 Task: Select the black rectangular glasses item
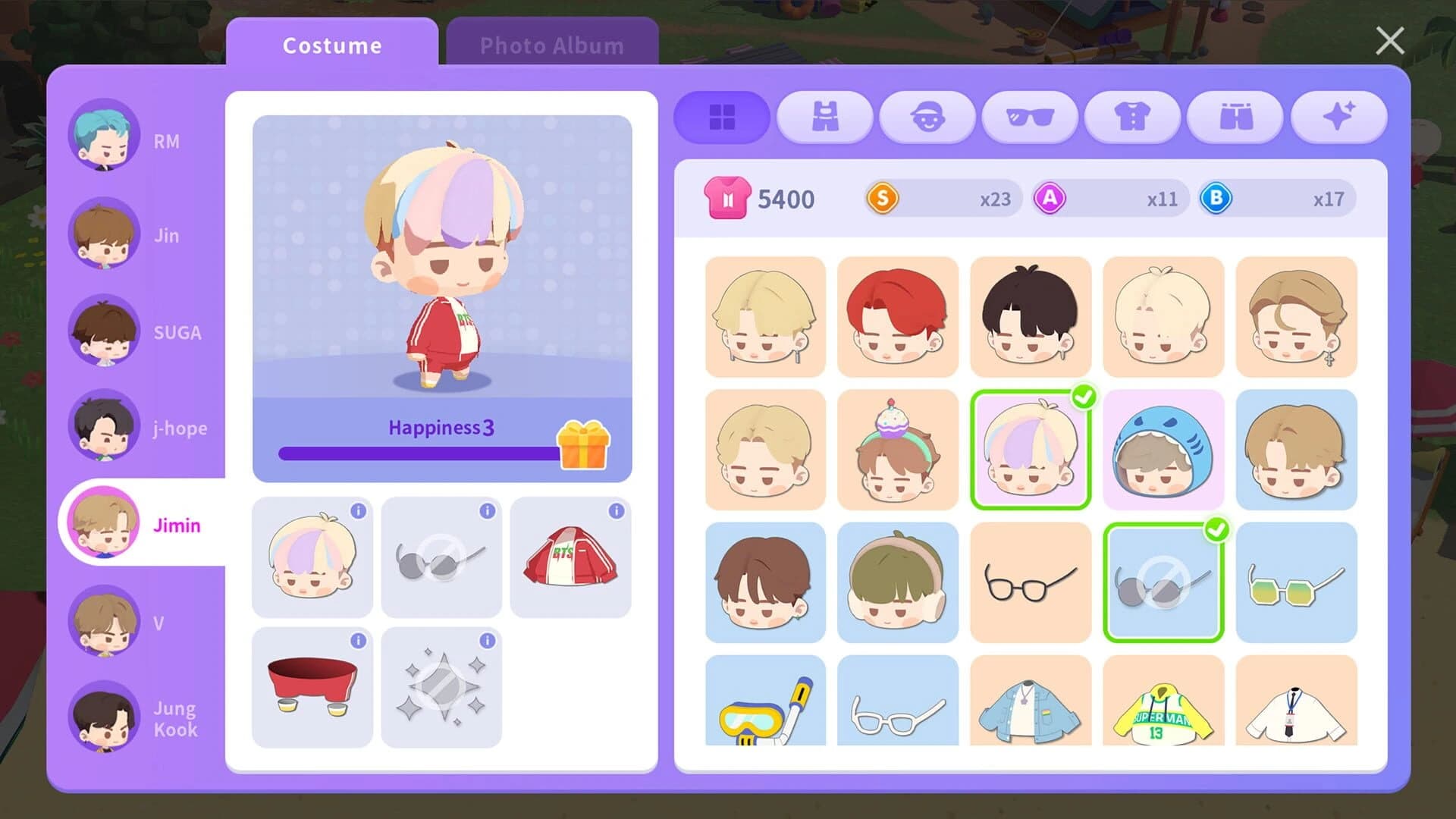(1030, 581)
